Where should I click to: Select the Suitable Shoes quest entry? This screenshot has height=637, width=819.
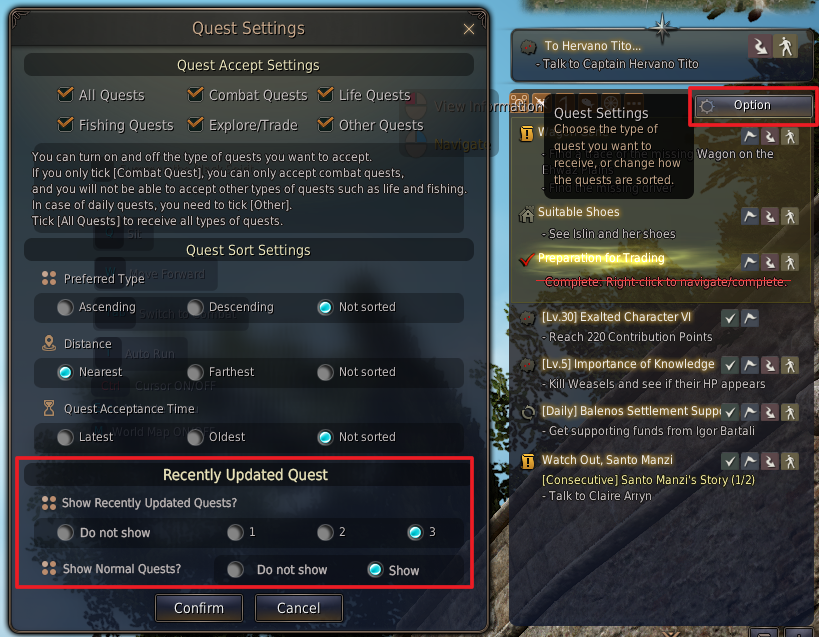(x=578, y=213)
